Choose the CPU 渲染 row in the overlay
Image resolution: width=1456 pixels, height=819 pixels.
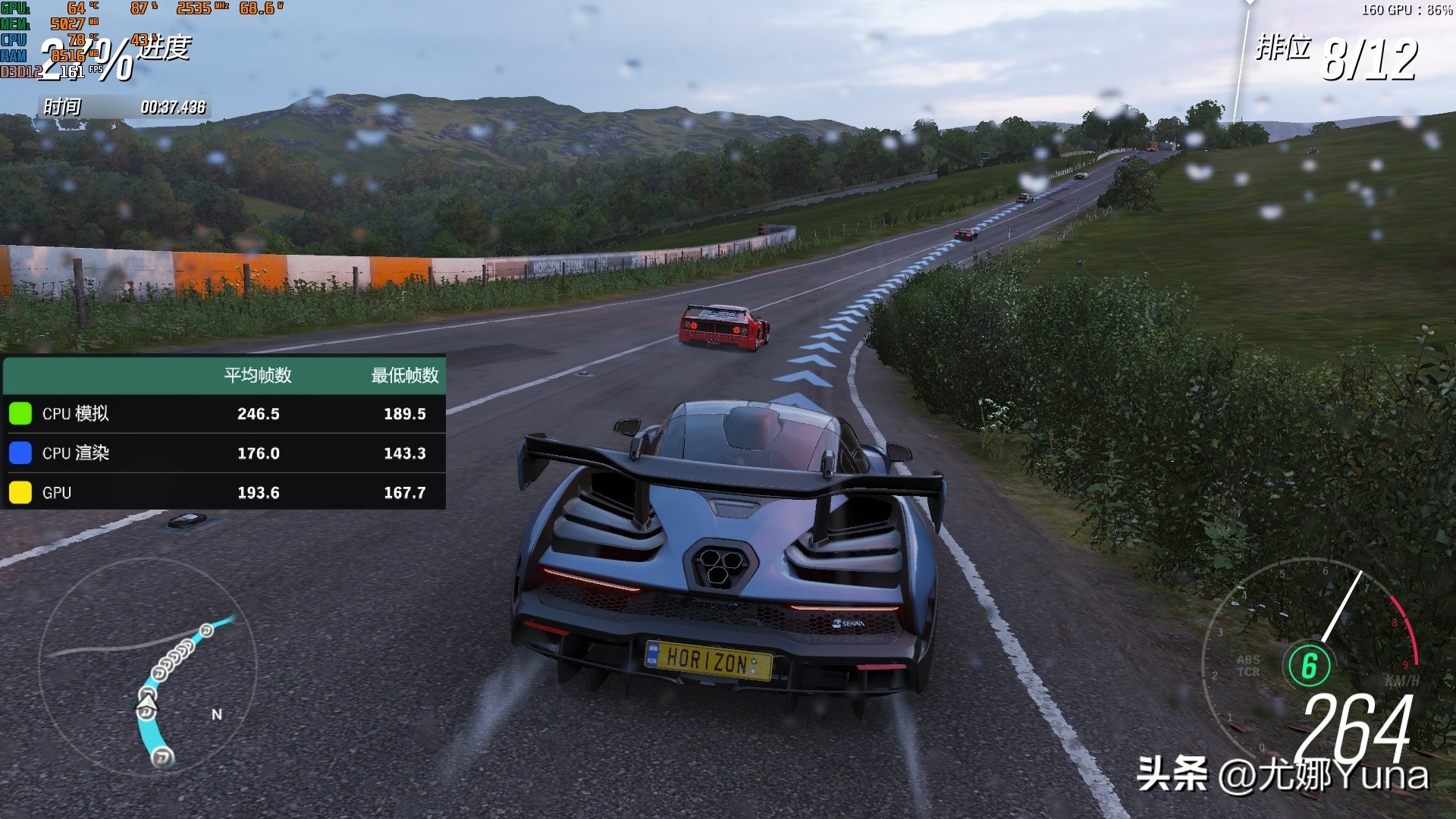tap(224, 453)
